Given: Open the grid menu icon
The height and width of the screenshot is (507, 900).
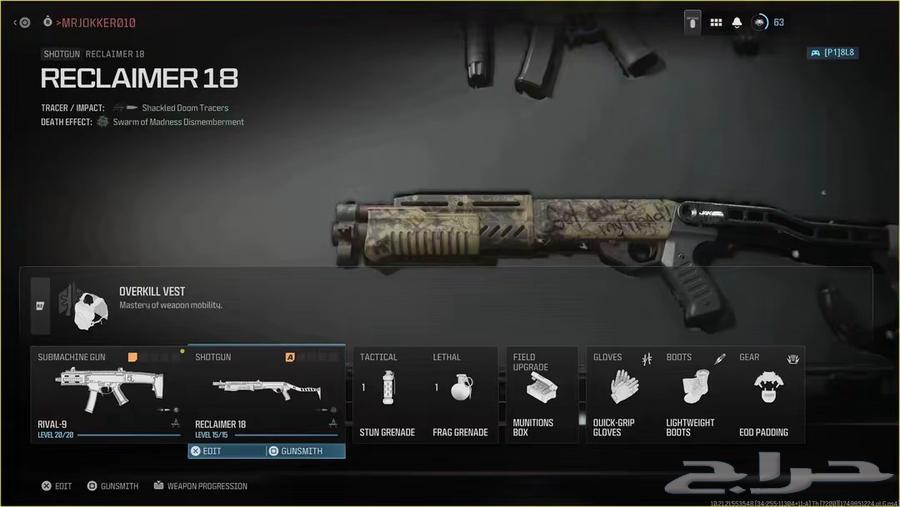Looking at the screenshot, I should point(716,22).
